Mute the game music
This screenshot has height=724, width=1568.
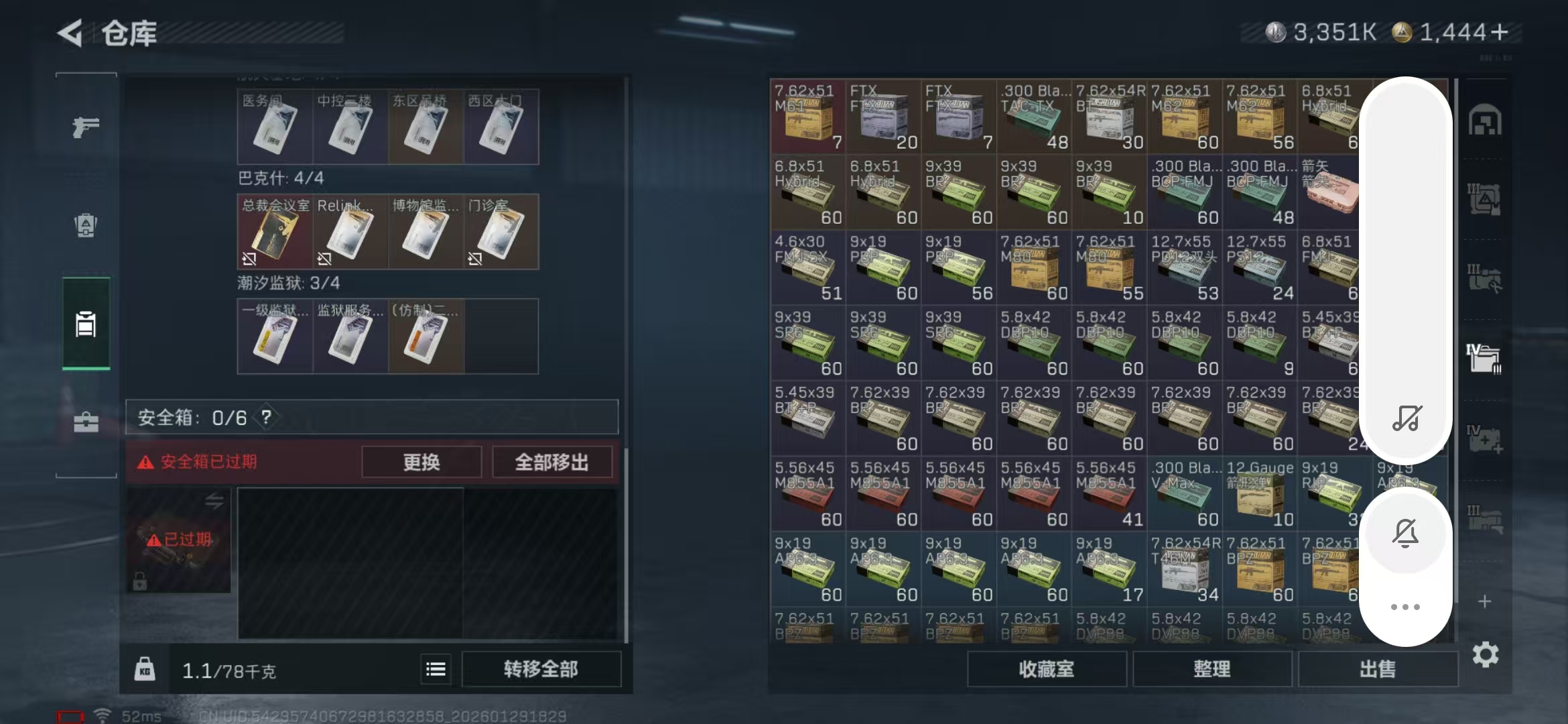pos(1406,419)
